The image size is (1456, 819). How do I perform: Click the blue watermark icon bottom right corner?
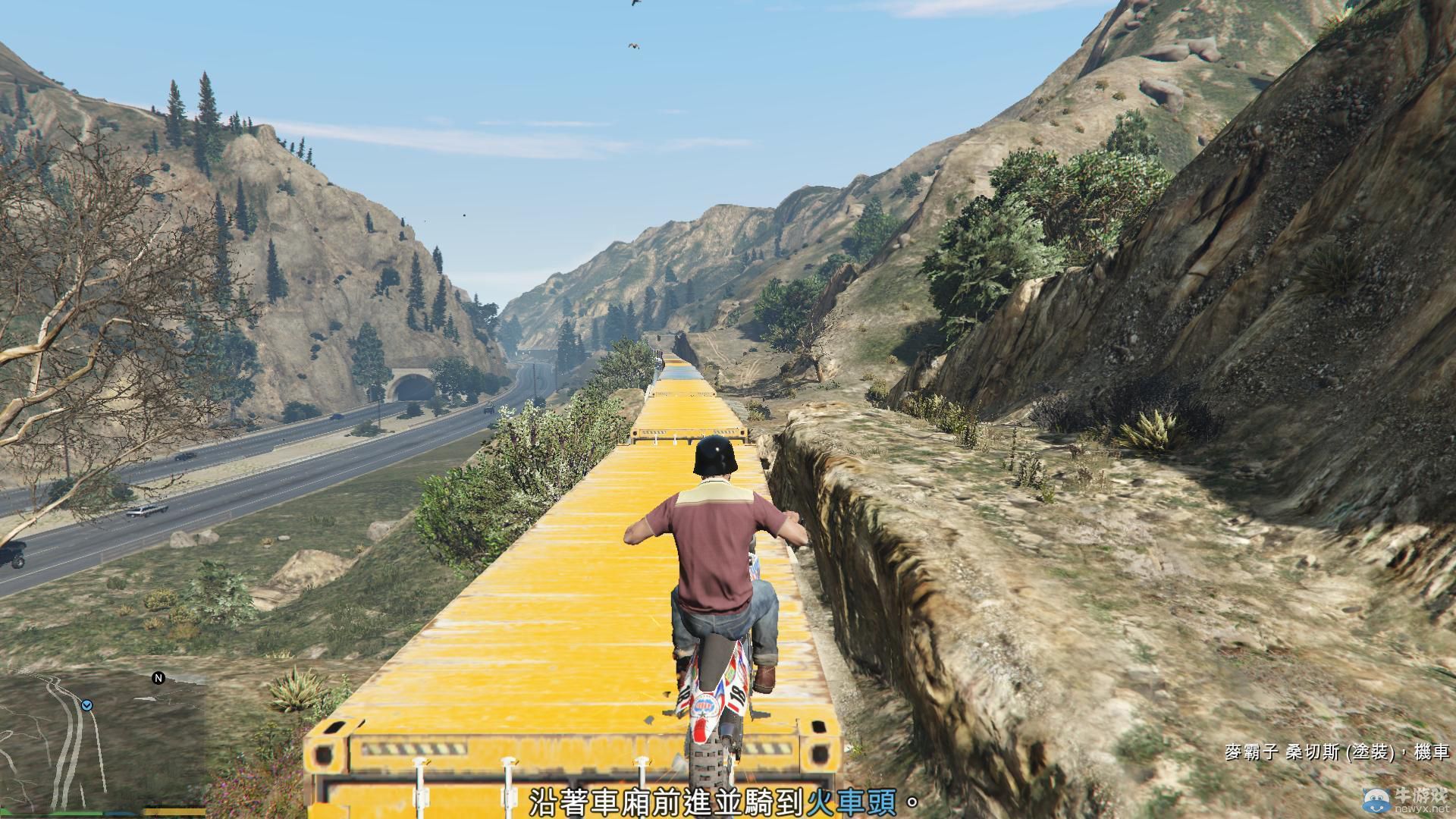pyautogui.click(x=1376, y=802)
